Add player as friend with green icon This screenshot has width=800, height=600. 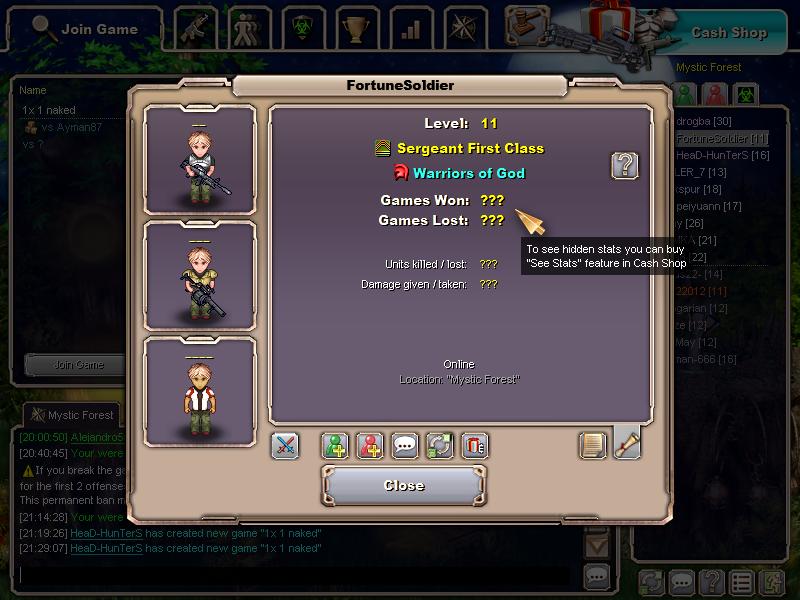[335, 445]
